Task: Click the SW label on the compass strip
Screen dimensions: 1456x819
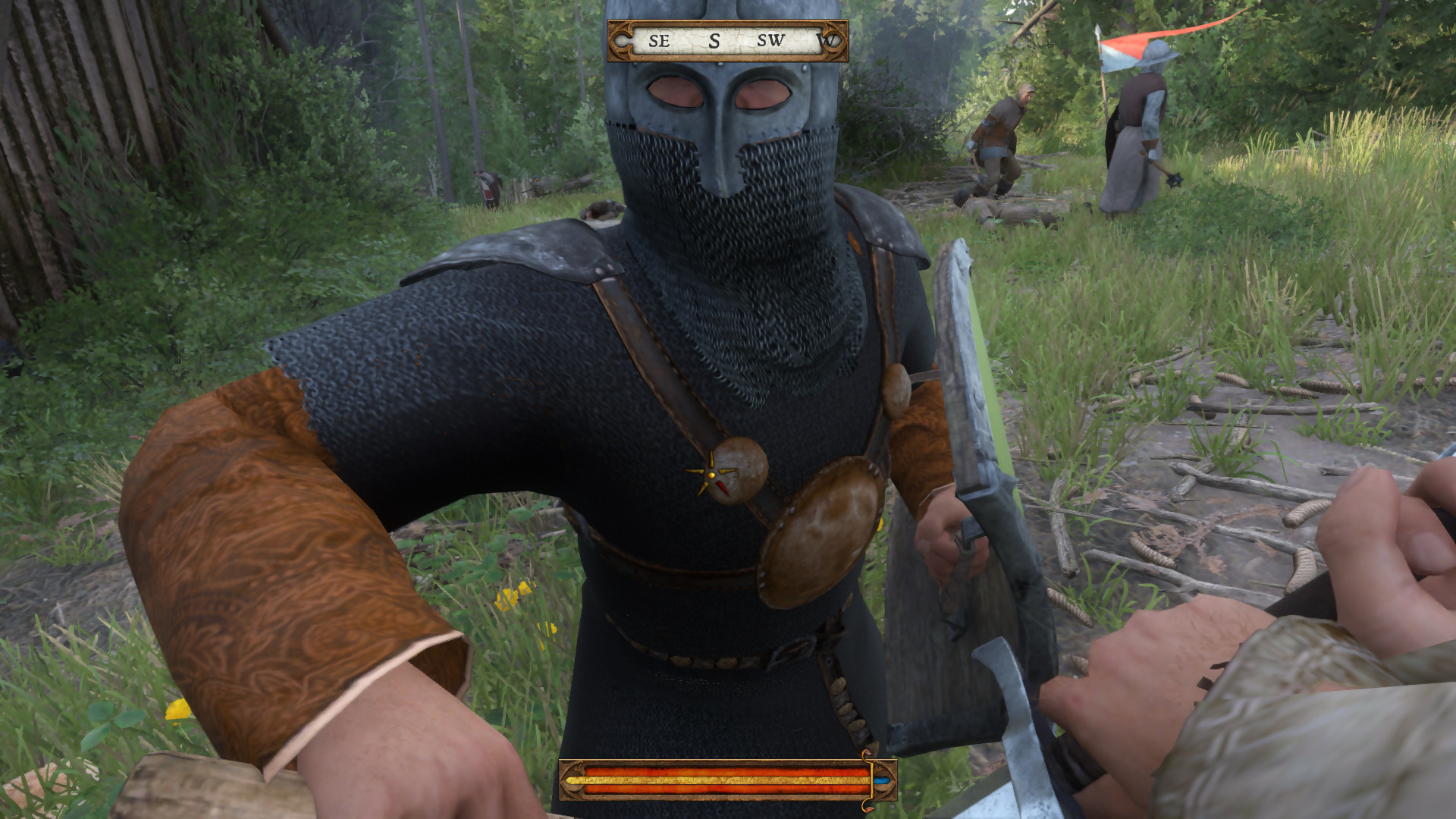Action: point(771,42)
